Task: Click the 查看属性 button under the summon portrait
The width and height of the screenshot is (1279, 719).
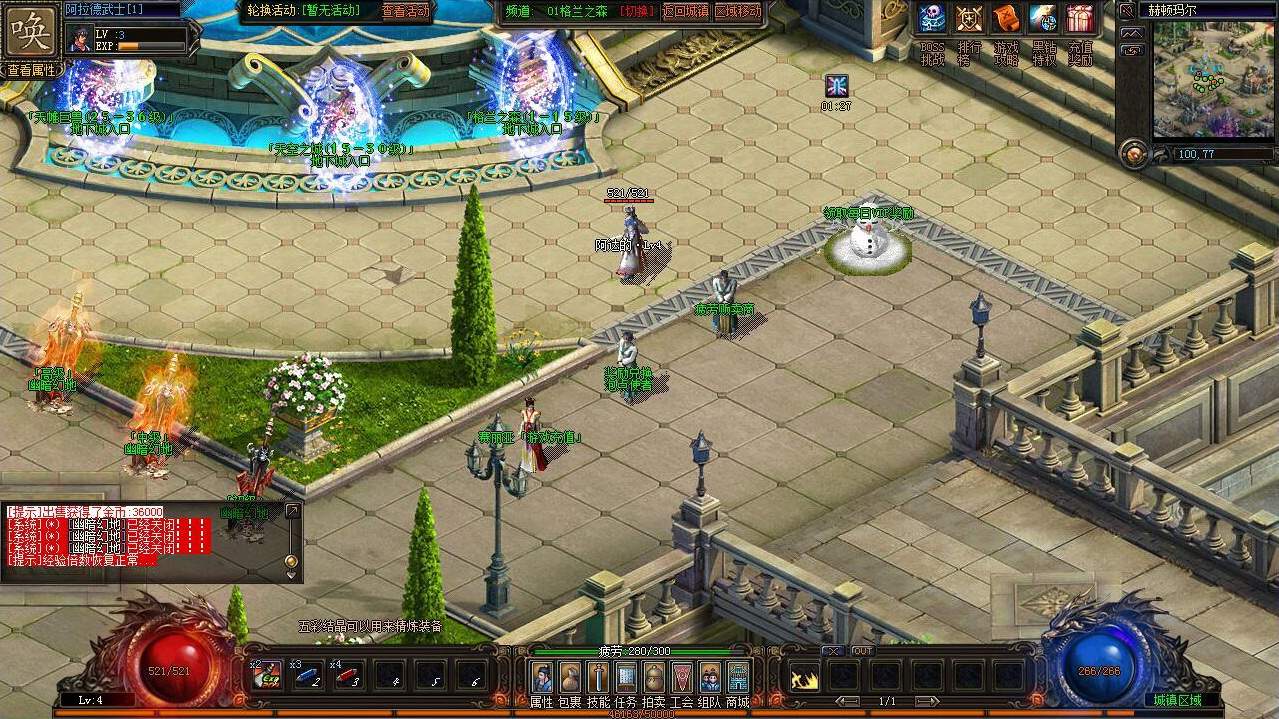Action: click(32, 70)
